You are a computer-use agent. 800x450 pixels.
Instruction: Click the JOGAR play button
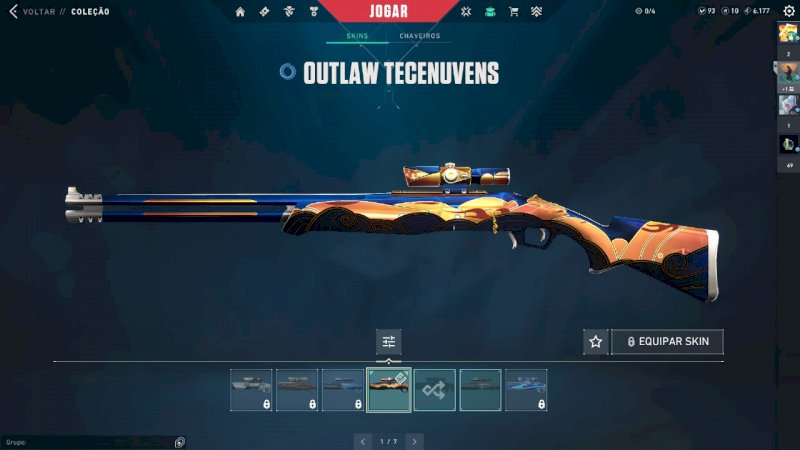point(402,12)
